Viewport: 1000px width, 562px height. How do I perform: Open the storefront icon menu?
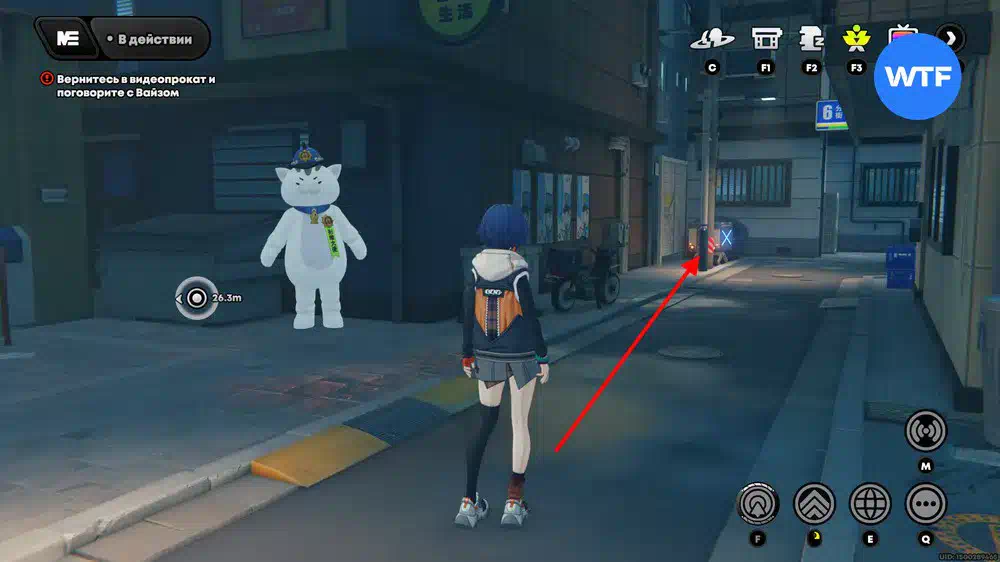click(766, 39)
